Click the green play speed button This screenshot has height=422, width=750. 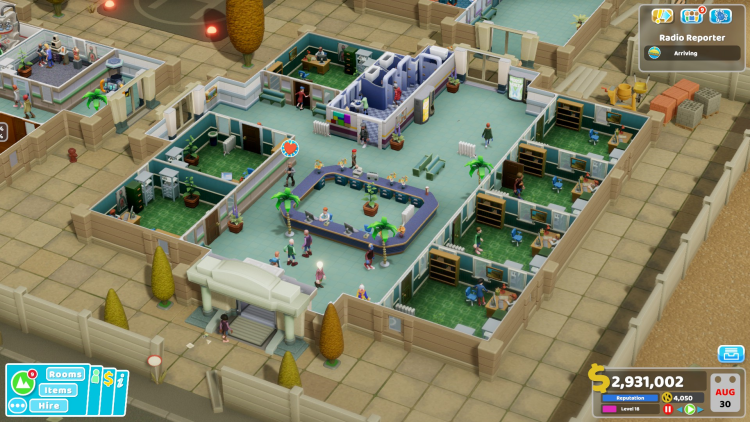click(688, 409)
